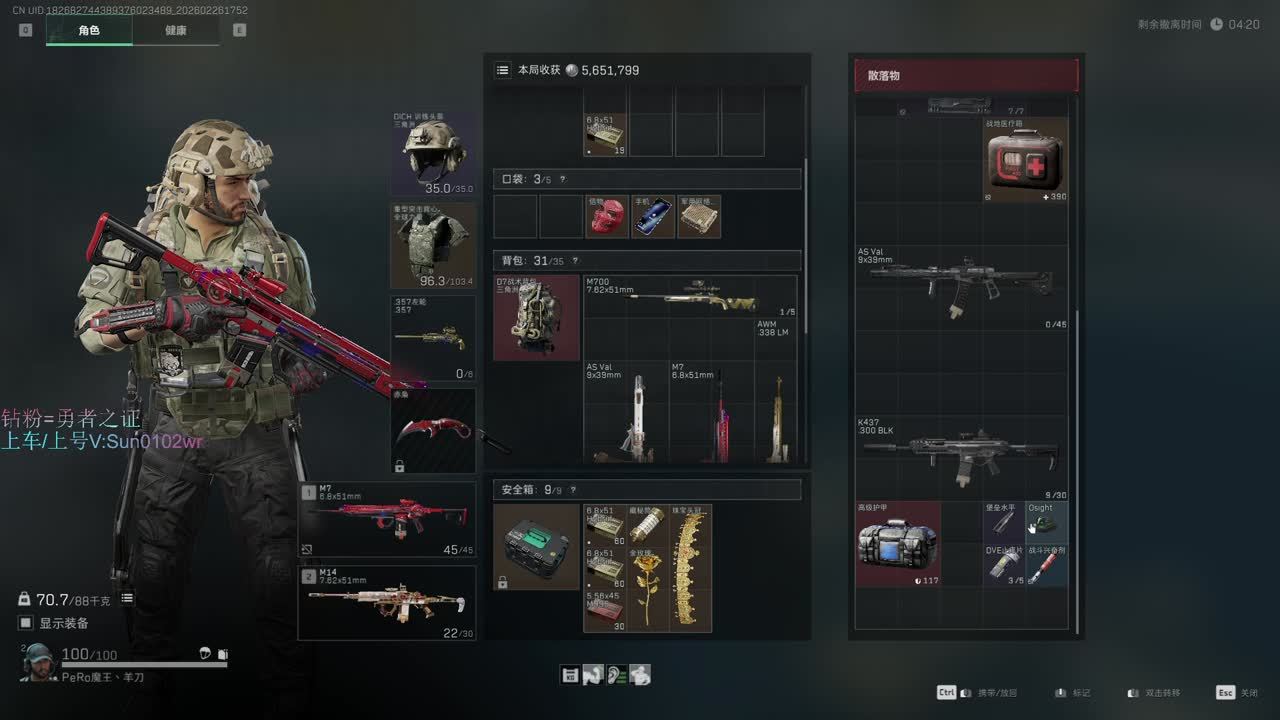Select the 高级护甲 armor repair bag
Viewport: 1280px width, 720px height.
pos(898,543)
